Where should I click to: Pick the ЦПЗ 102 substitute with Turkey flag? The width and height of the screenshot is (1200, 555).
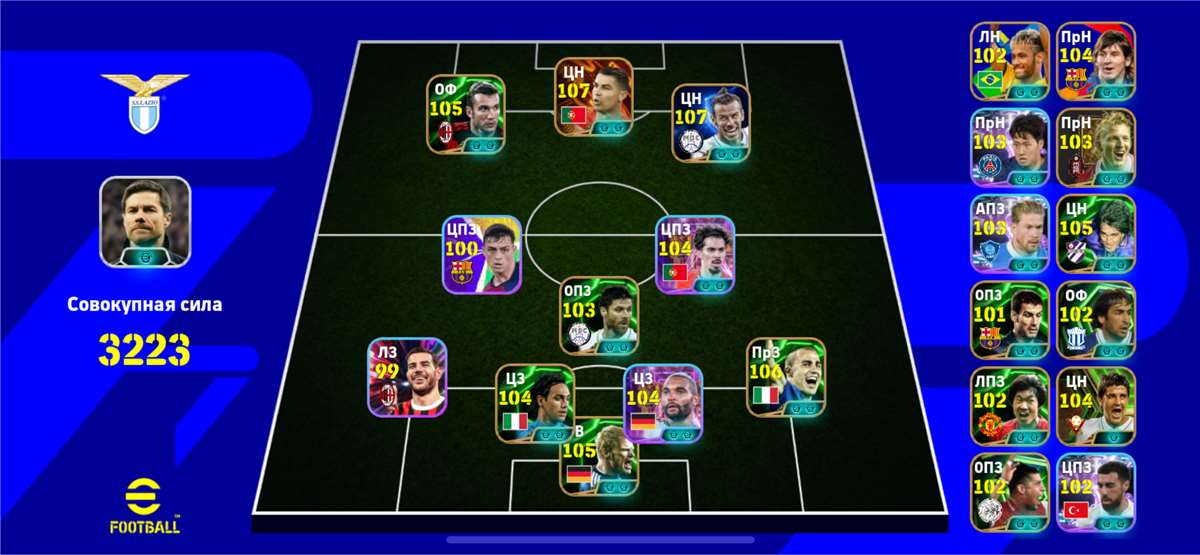pyautogui.click(x=1096, y=492)
